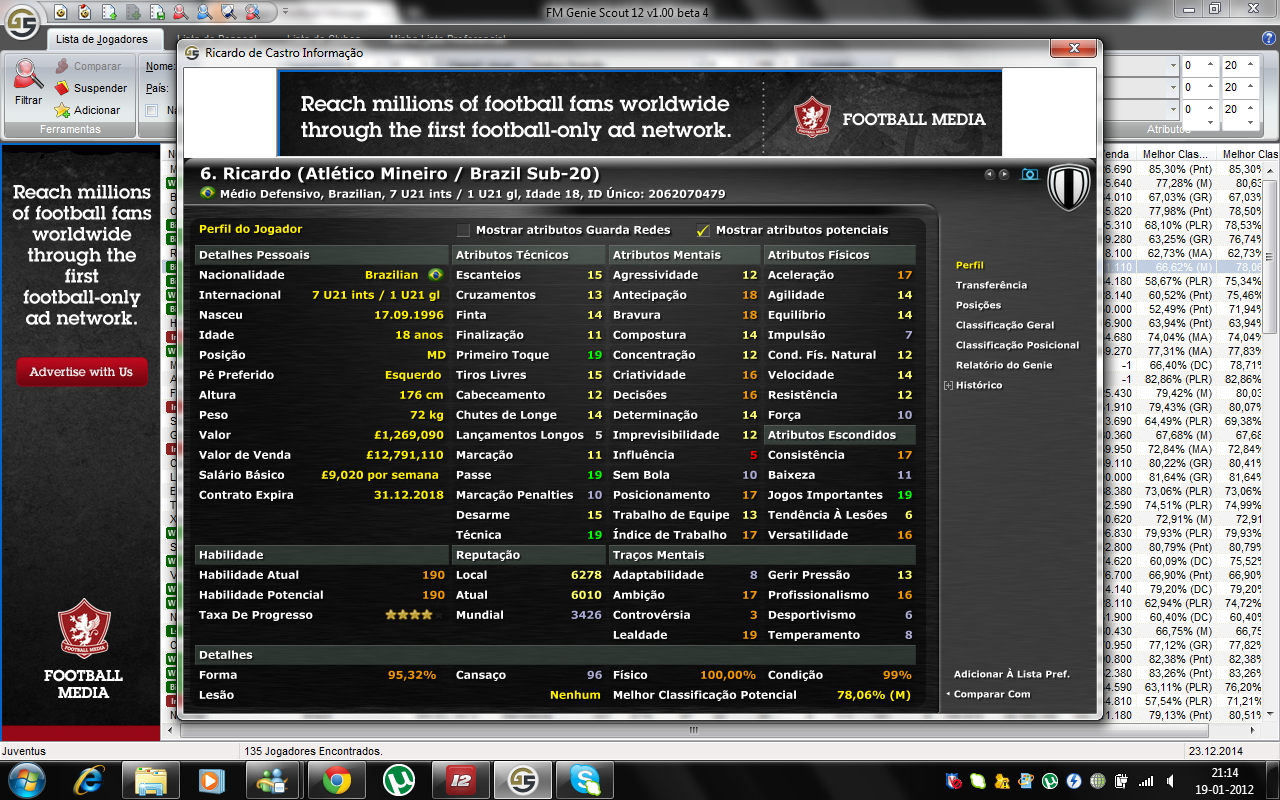Switch to the Lista de Pessoal tab
Image resolution: width=1280 pixels, height=800 pixels.
(218, 34)
